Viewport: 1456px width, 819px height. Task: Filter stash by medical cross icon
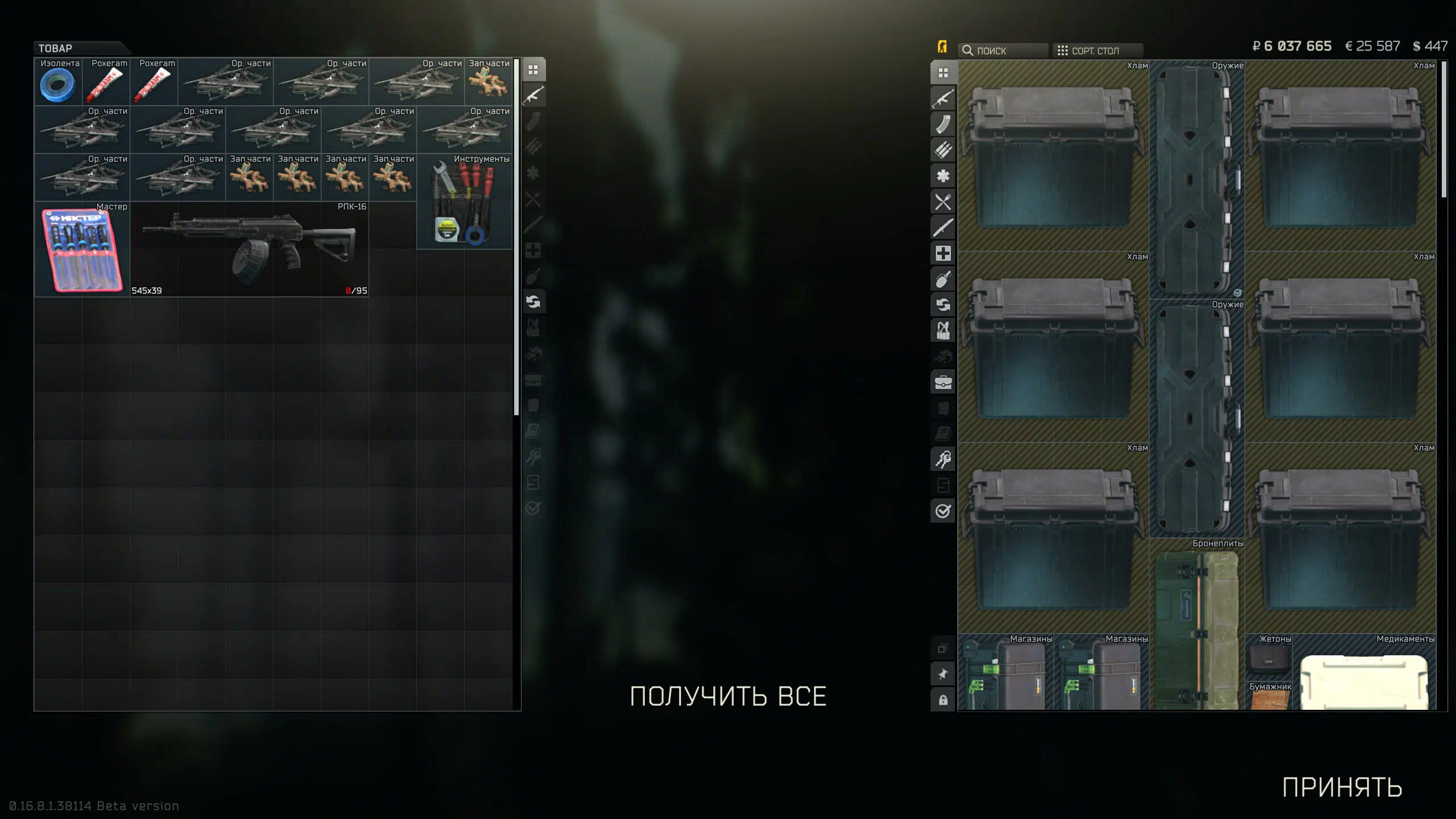(x=943, y=253)
